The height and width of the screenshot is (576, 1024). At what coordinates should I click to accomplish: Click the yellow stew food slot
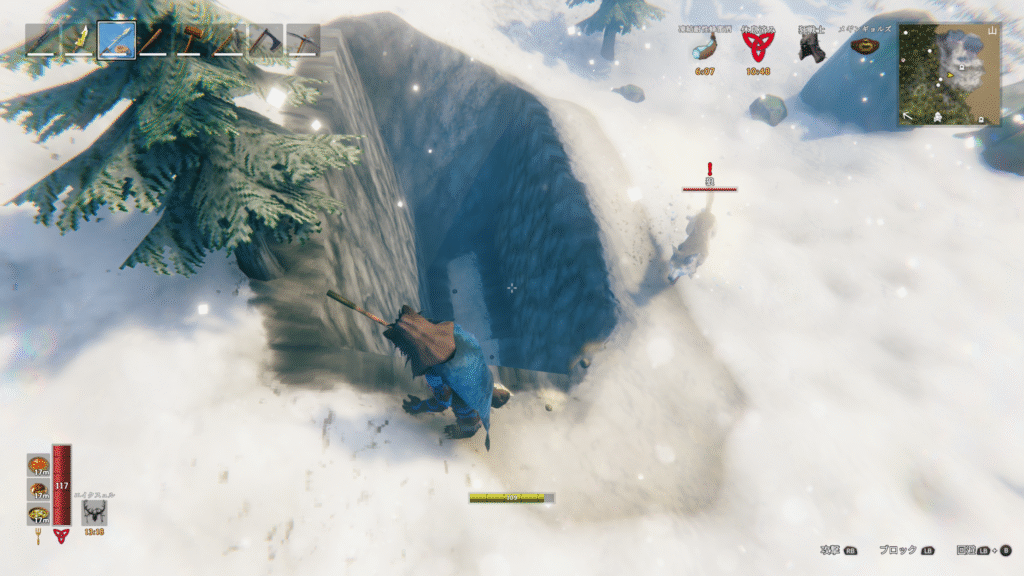(38, 514)
